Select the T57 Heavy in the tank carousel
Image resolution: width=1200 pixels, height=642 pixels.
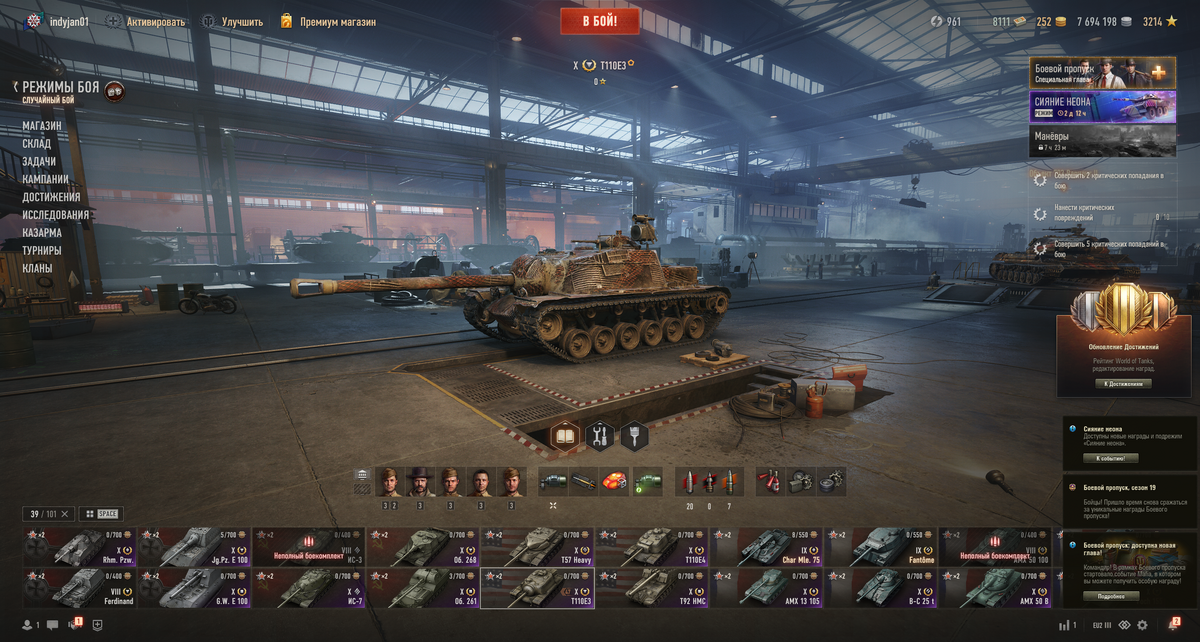(x=537, y=547)
